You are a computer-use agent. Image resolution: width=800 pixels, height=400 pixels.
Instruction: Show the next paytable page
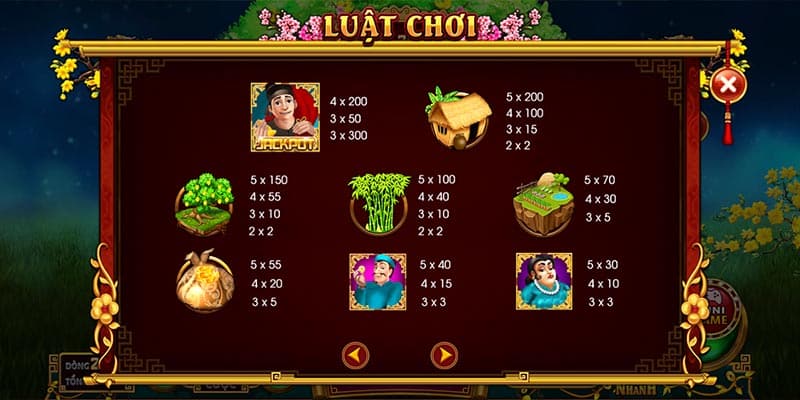tap(443, 353)
